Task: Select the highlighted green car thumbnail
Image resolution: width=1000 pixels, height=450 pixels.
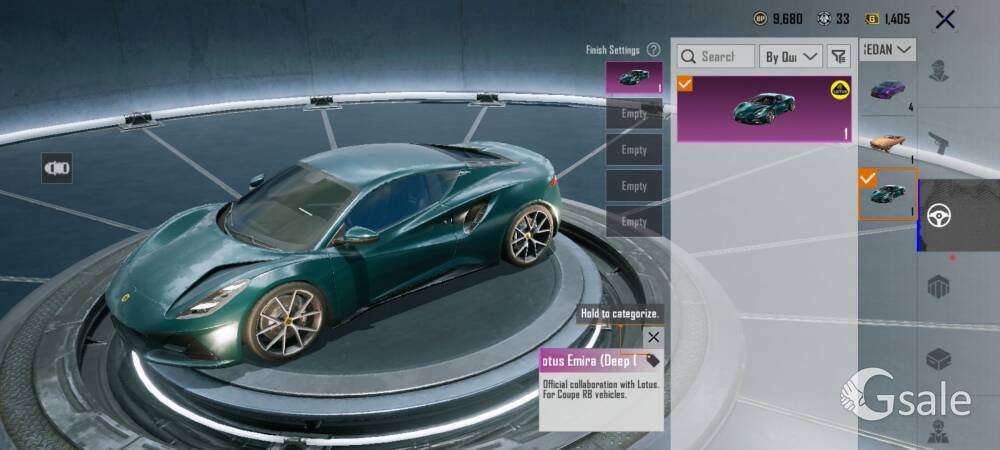Action: [887, 194]
